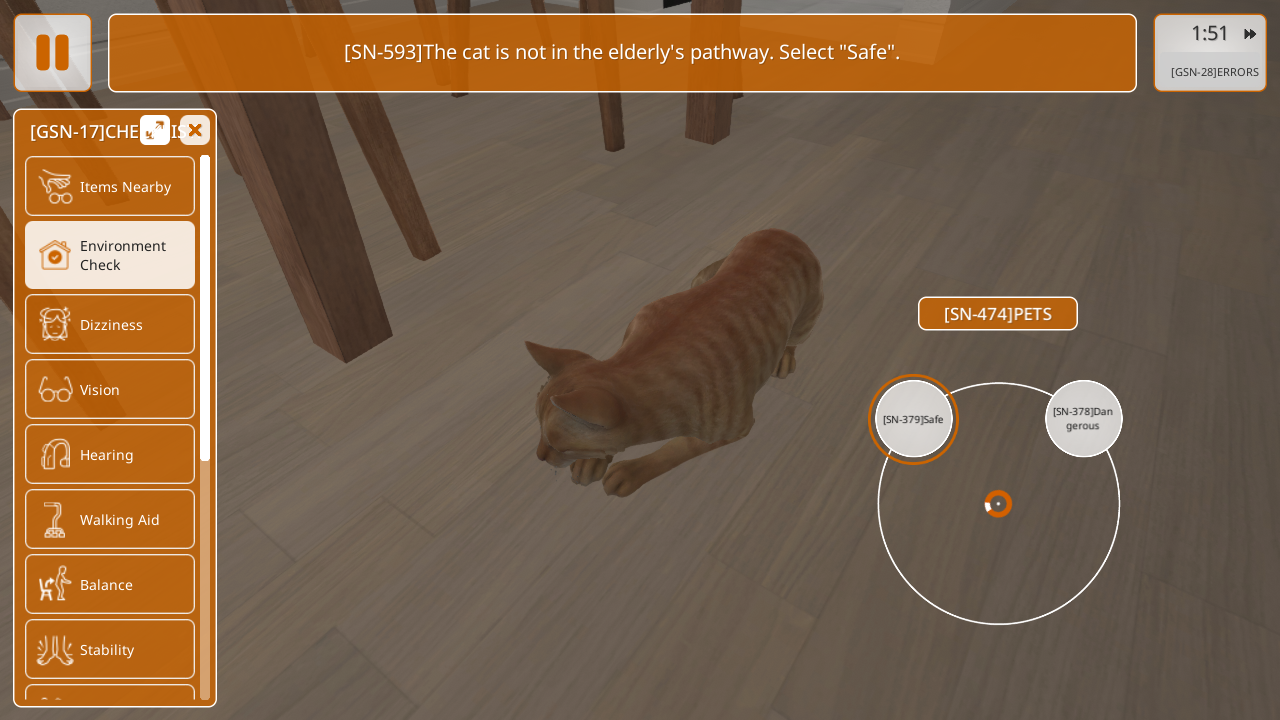Open the Balance checklist entry

(x=110, y=584)
